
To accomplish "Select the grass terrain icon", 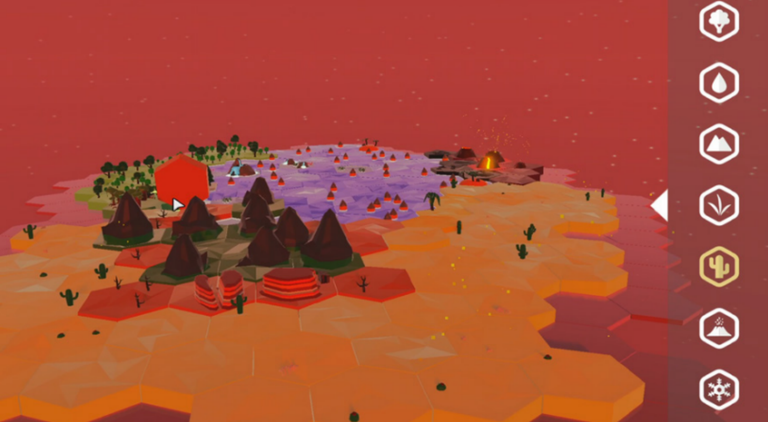I will pyautogui.click(x=718, y=205).
